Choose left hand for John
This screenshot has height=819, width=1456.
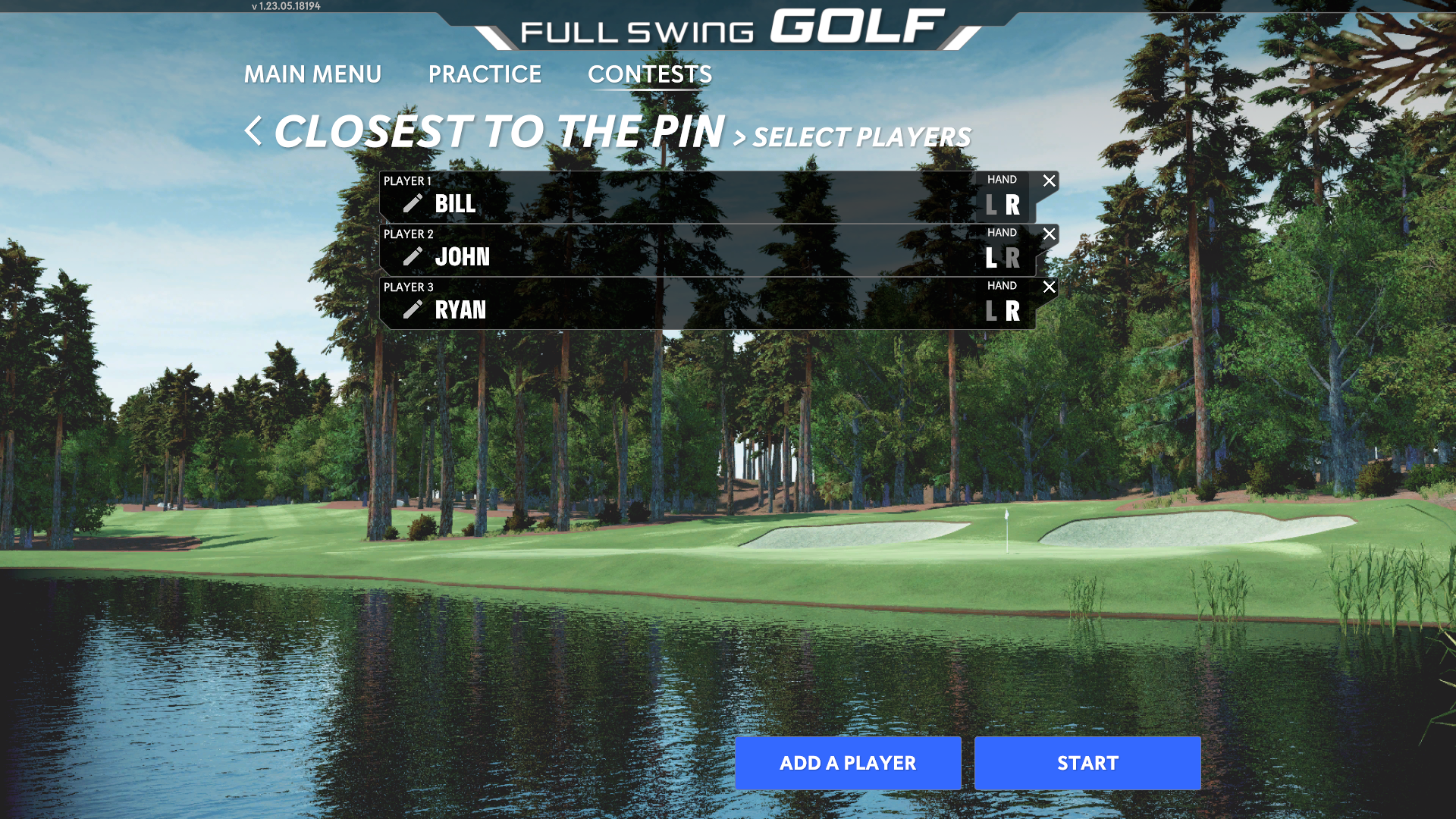(991, 258)
